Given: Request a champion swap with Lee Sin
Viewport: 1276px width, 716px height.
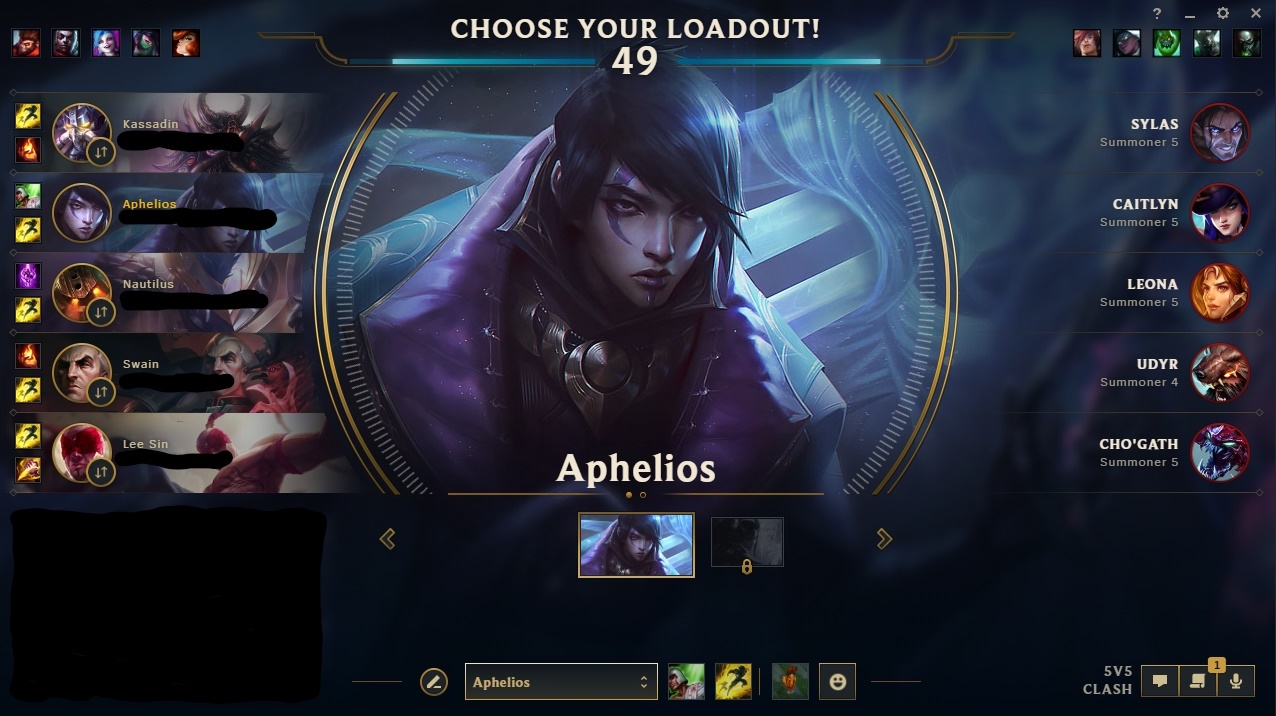Looking at the screenshot, I should pos(100,472).
